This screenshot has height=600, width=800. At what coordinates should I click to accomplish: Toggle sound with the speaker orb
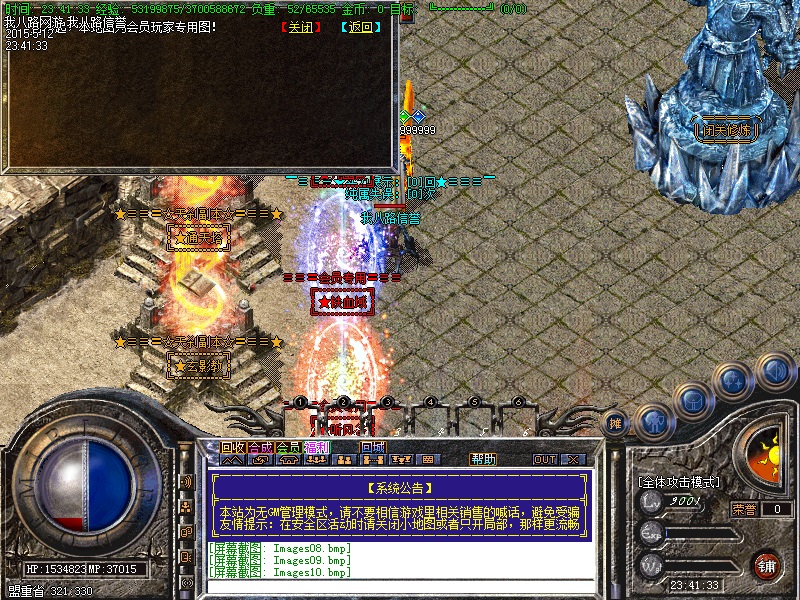tap(775, 372)
